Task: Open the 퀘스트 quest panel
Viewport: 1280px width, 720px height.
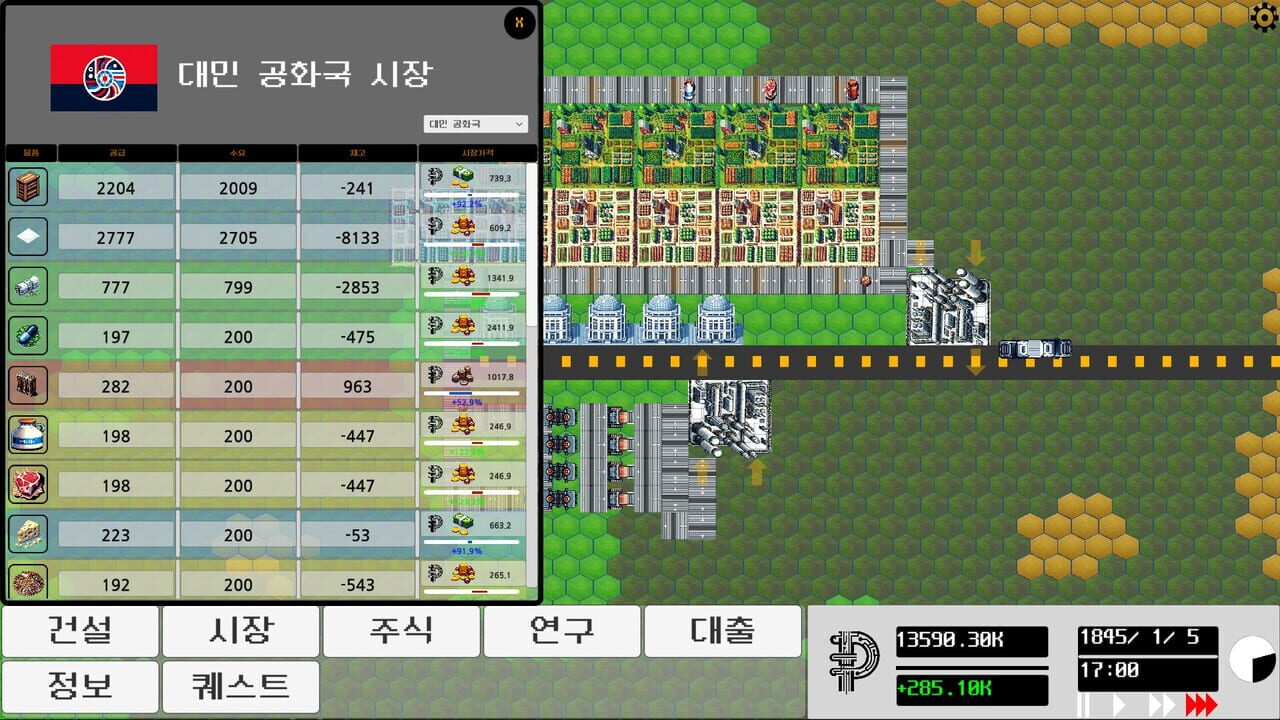Action: click(x=240, y=687)
